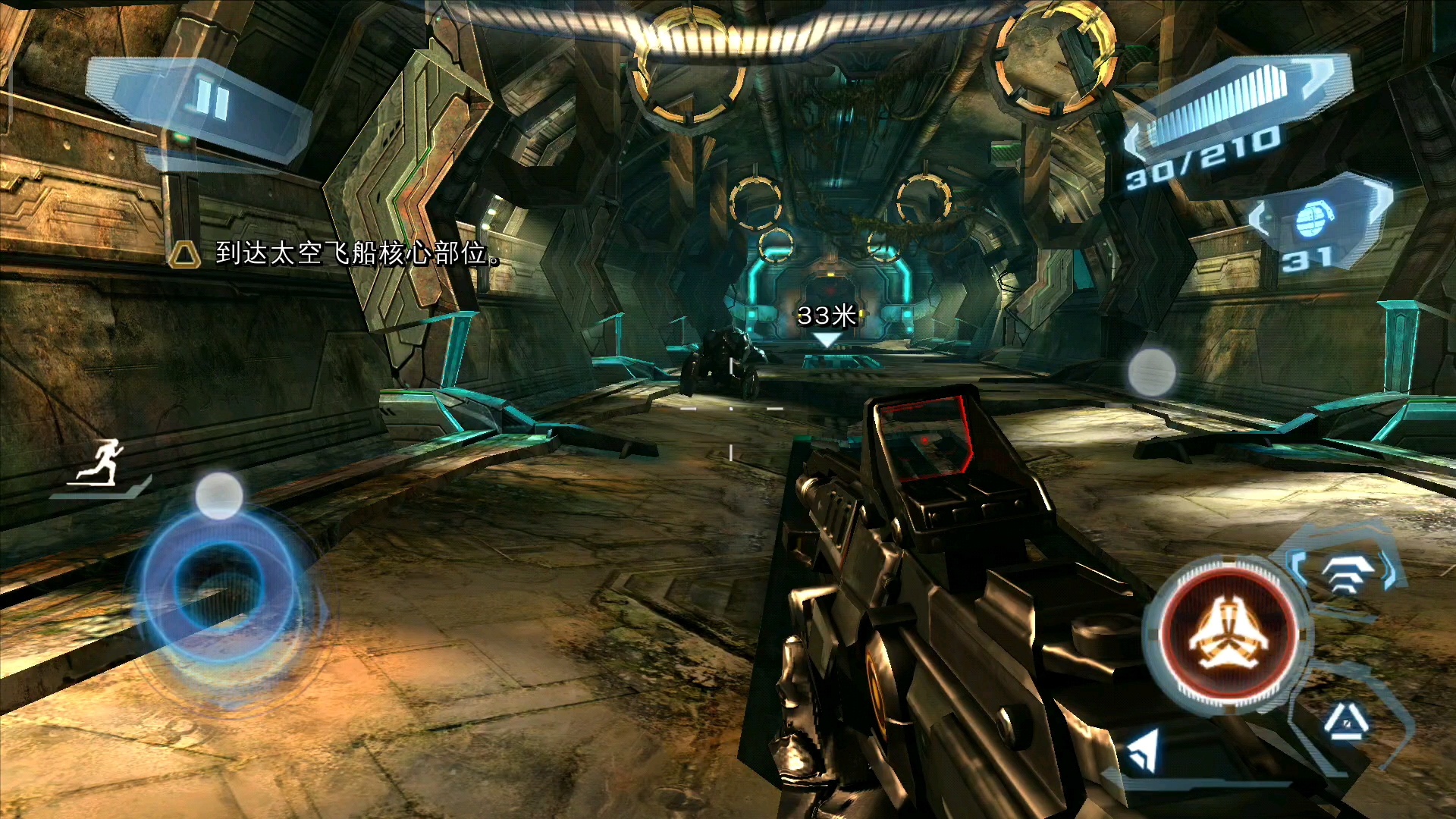Tap the blue movement joystick ring

220,585
